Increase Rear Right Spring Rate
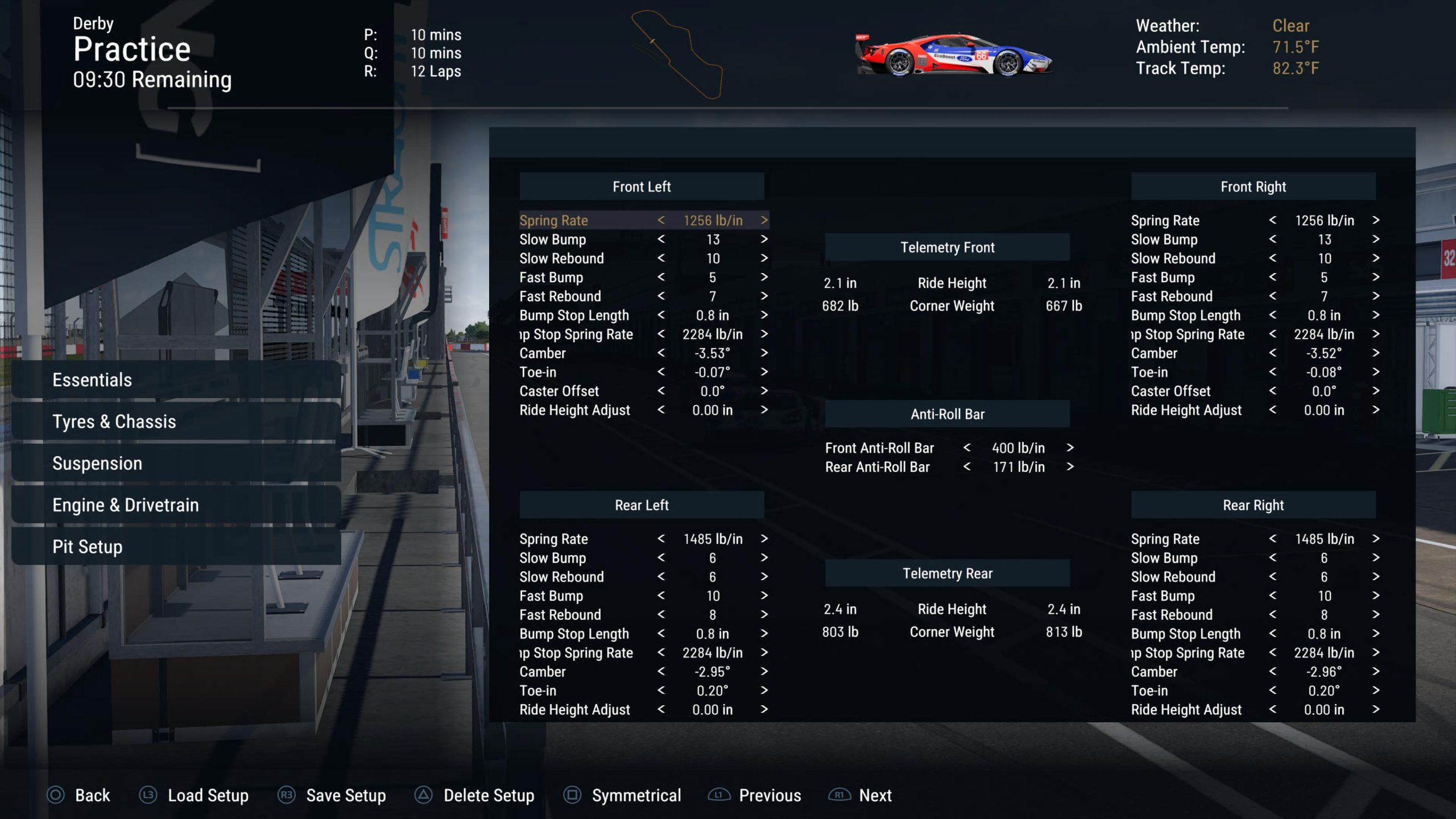Viewport: 1456px width, 819px height. point(1375,539)
